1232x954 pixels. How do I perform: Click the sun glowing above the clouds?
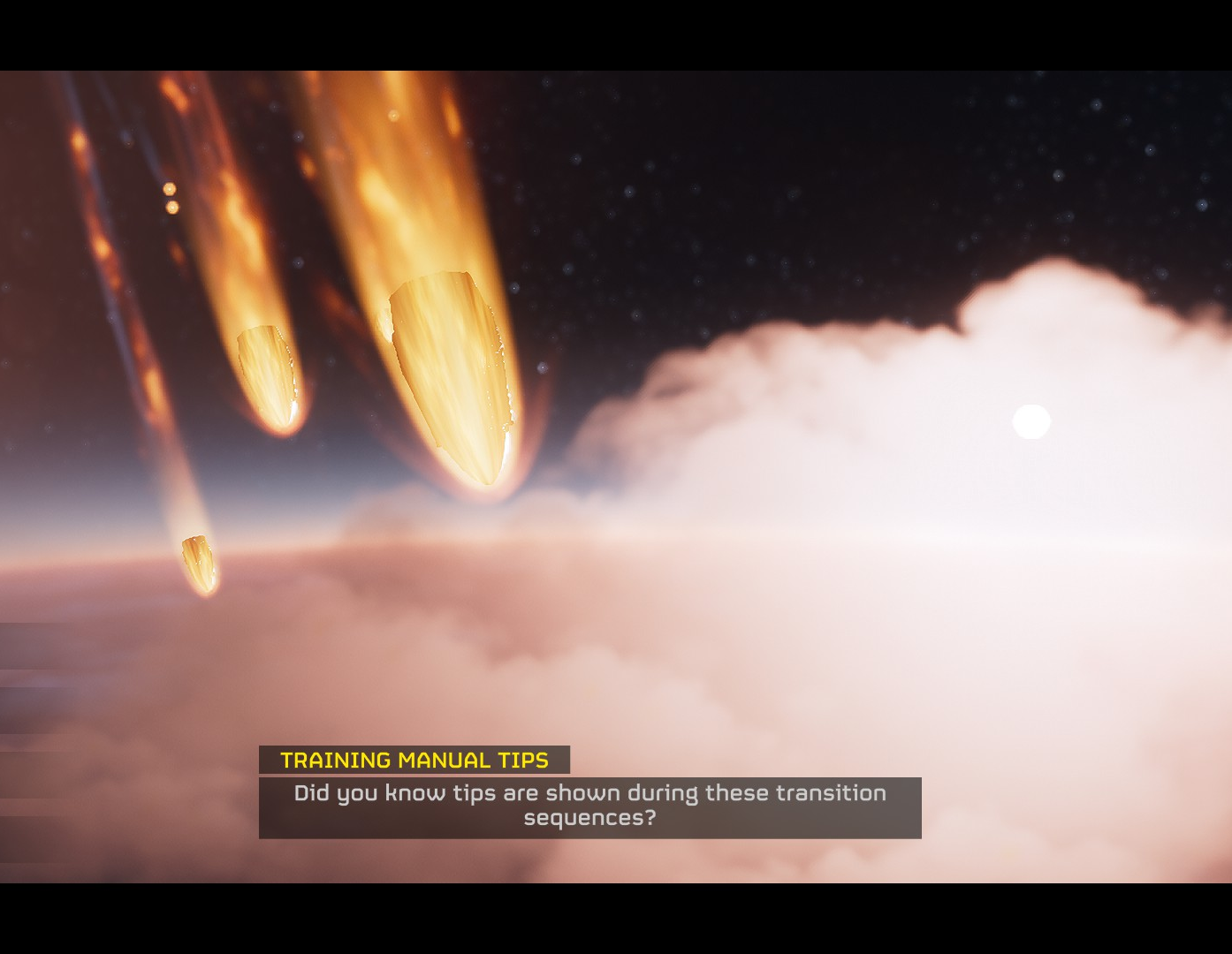(x=1030, y=422)
